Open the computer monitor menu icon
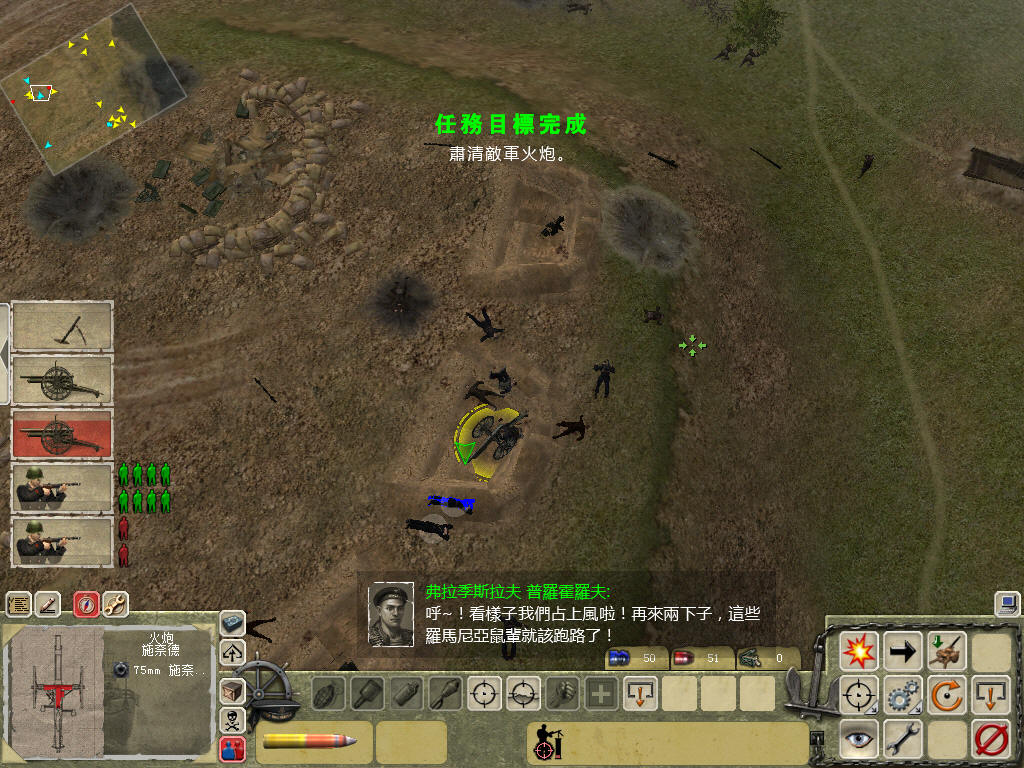Image resolution: width=1024 pixels, height=768 pixels. [x=1006, y=603]
